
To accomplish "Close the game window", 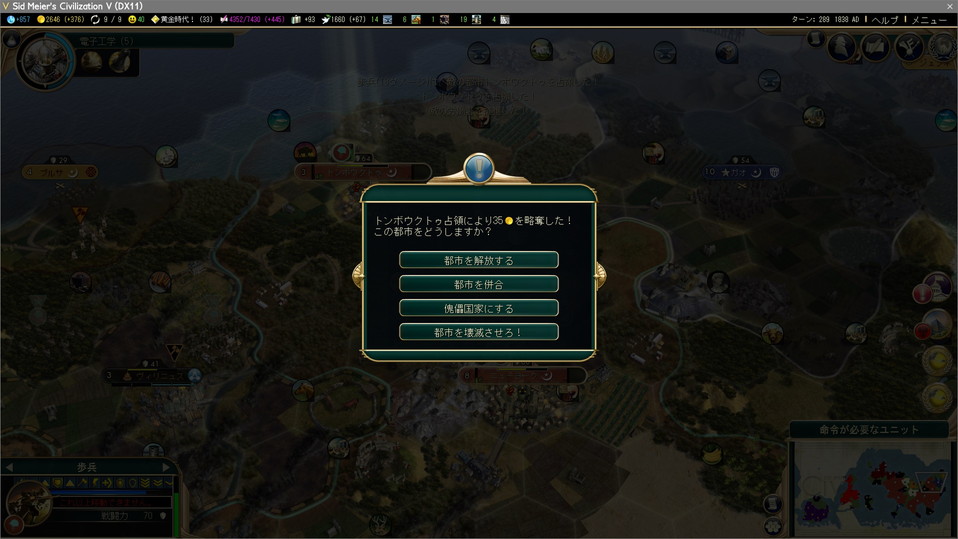I will click(949, 6).
